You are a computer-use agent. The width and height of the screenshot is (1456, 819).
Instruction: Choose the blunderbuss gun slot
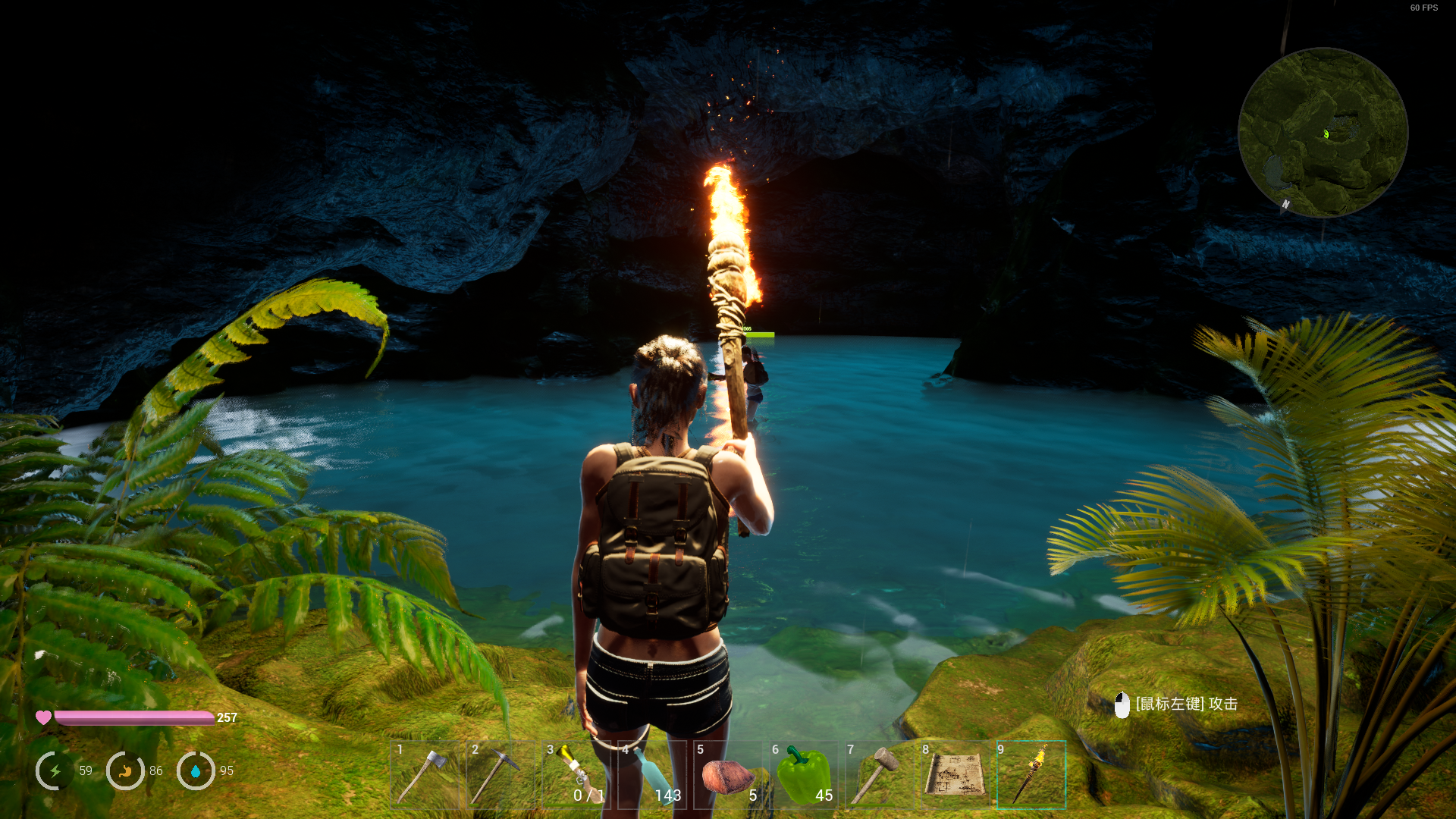575,775
